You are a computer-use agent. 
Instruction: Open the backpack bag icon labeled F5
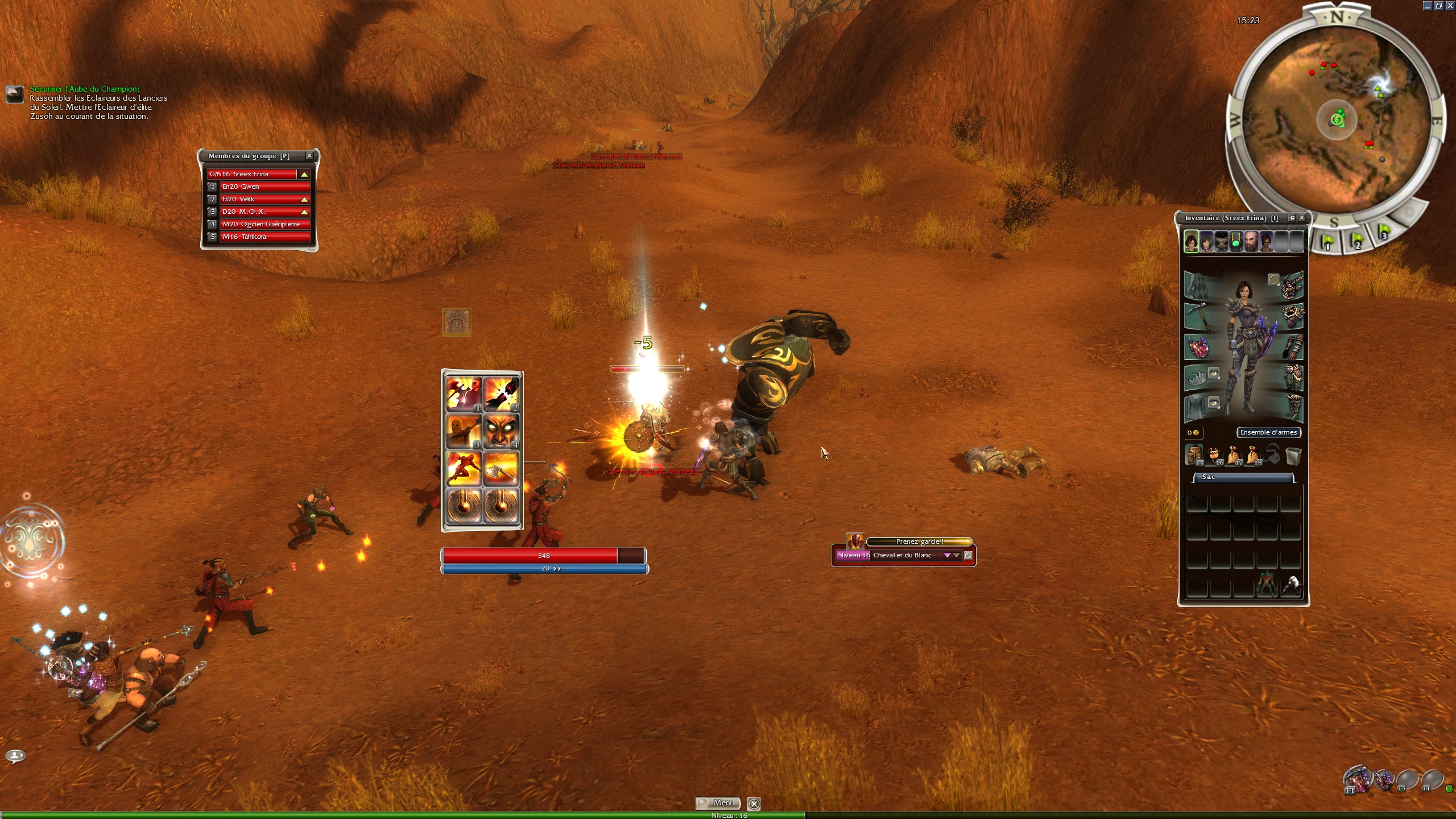(x=1194, y=455)
